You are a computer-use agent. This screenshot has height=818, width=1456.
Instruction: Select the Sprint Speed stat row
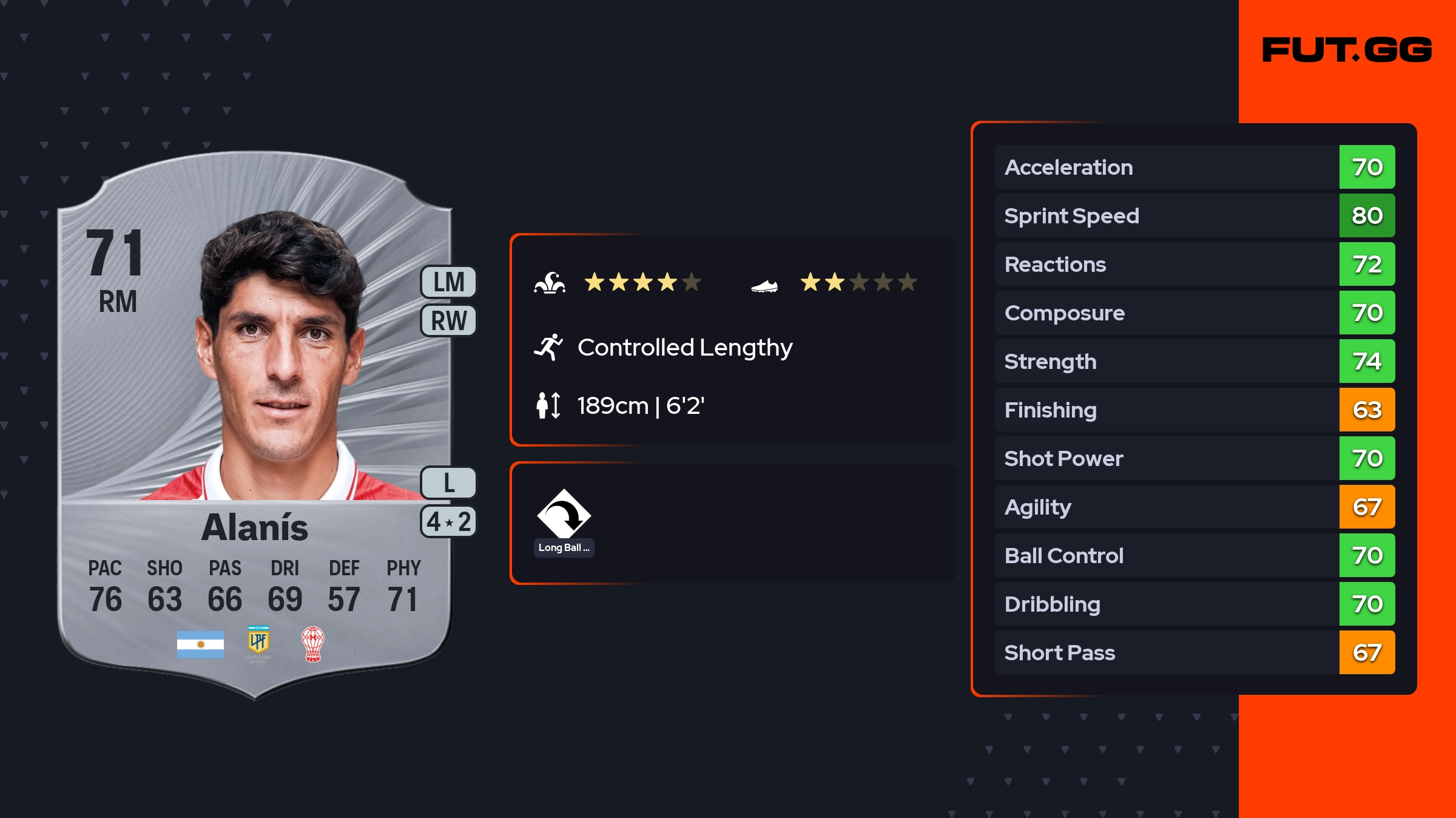(1195, 216)
